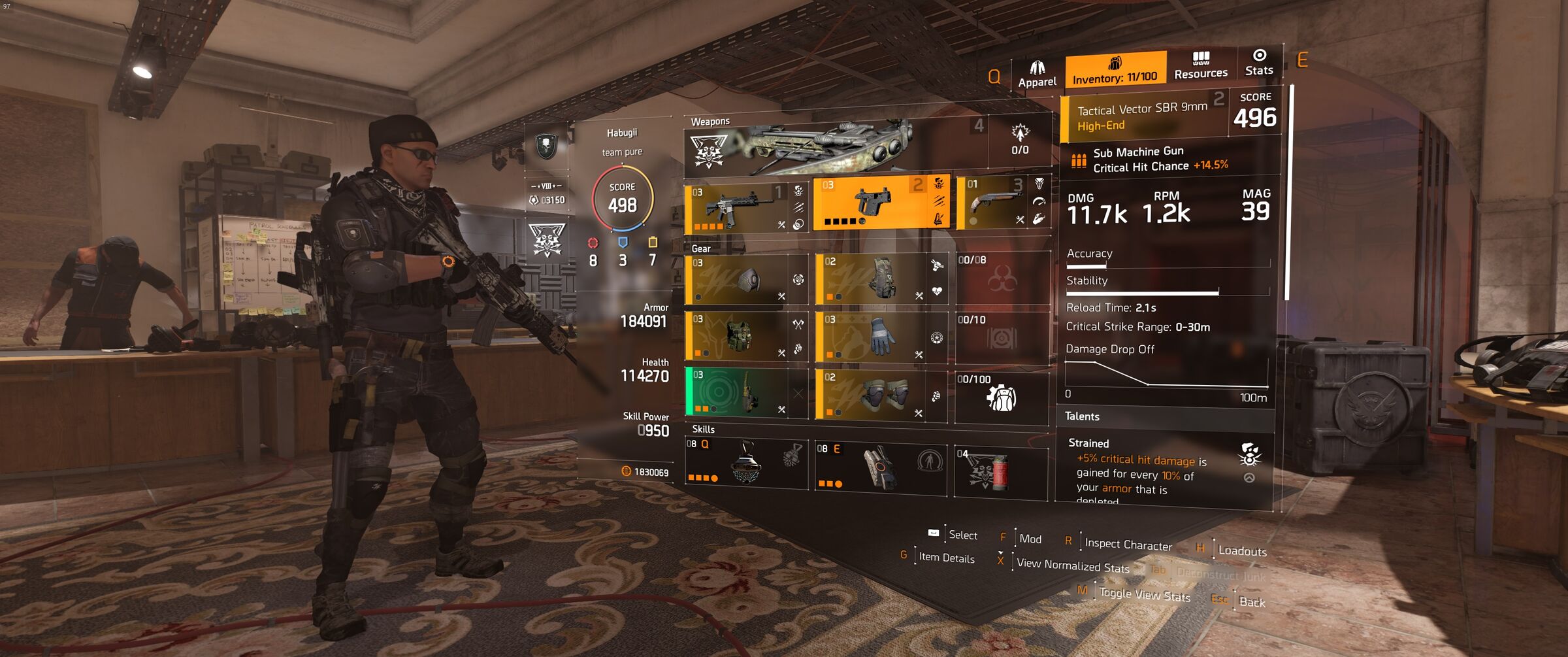Viewport: 1568px width, 657px height.
Task: Choose the body armor vest slot
Action: pyautogui.click(x=740, y=336)
